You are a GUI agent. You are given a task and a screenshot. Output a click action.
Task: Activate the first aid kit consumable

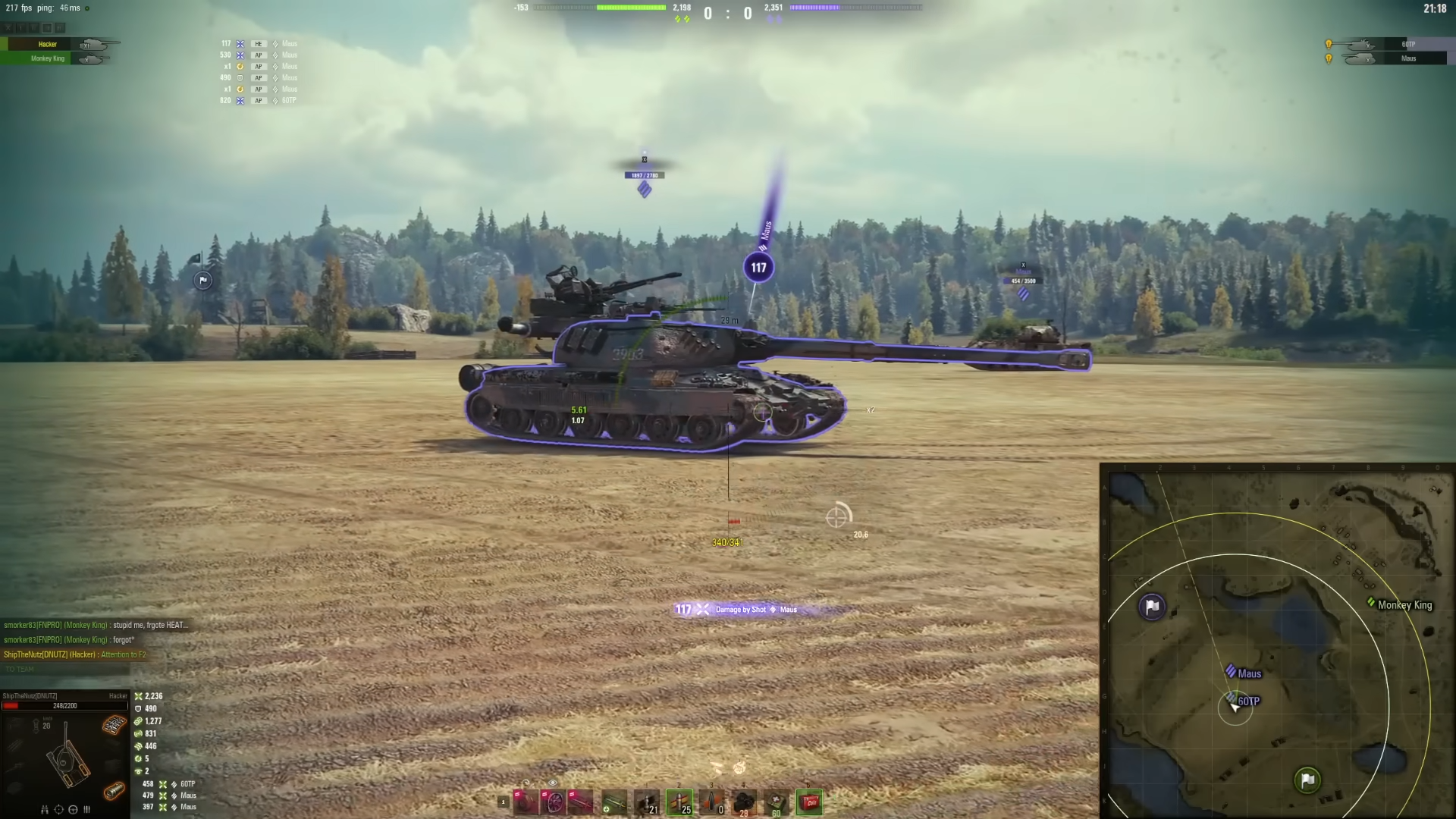(x=776, y=802)
